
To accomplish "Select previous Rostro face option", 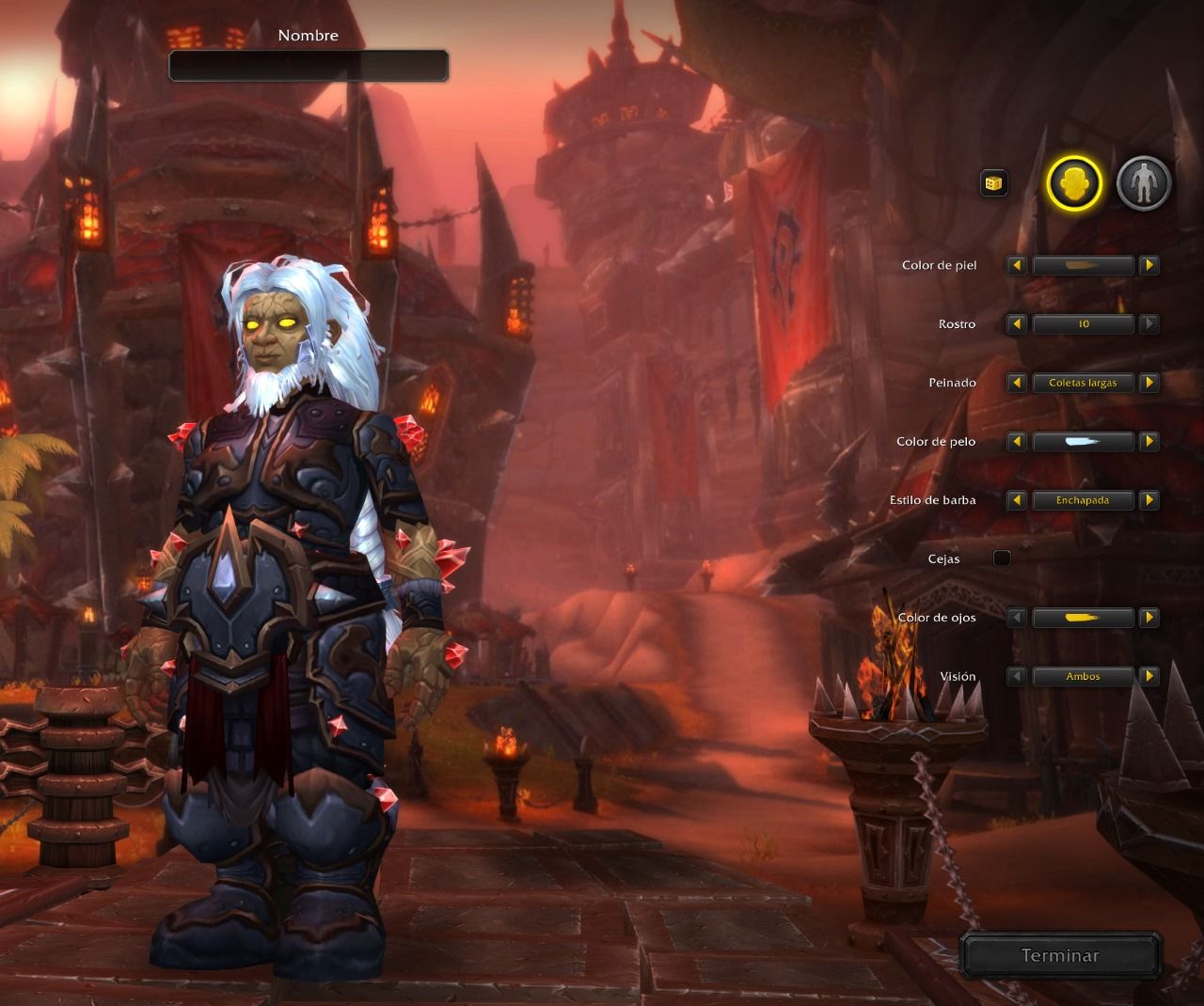I will coord(1017,324).
